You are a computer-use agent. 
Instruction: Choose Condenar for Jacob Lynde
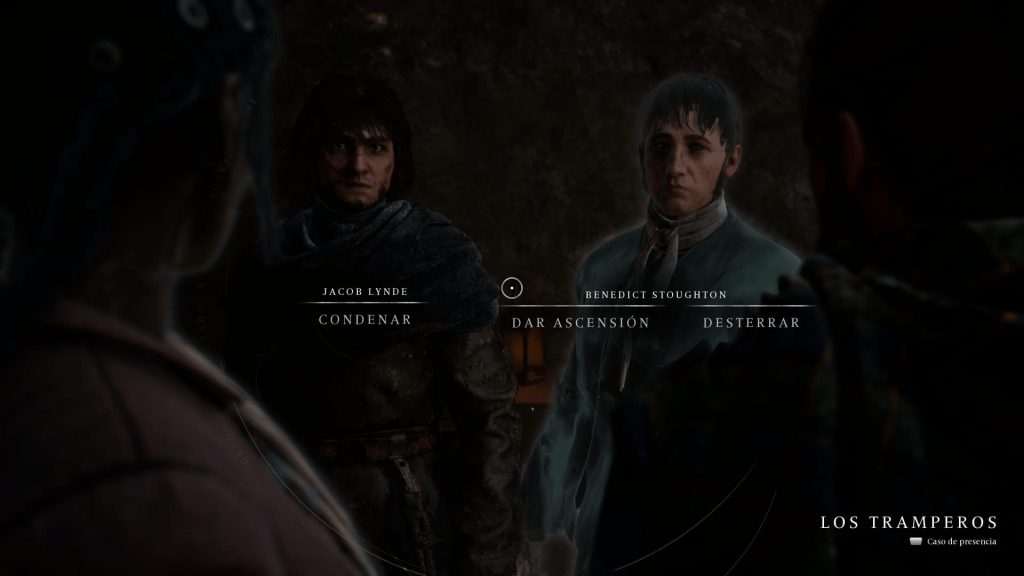(365, 320)
